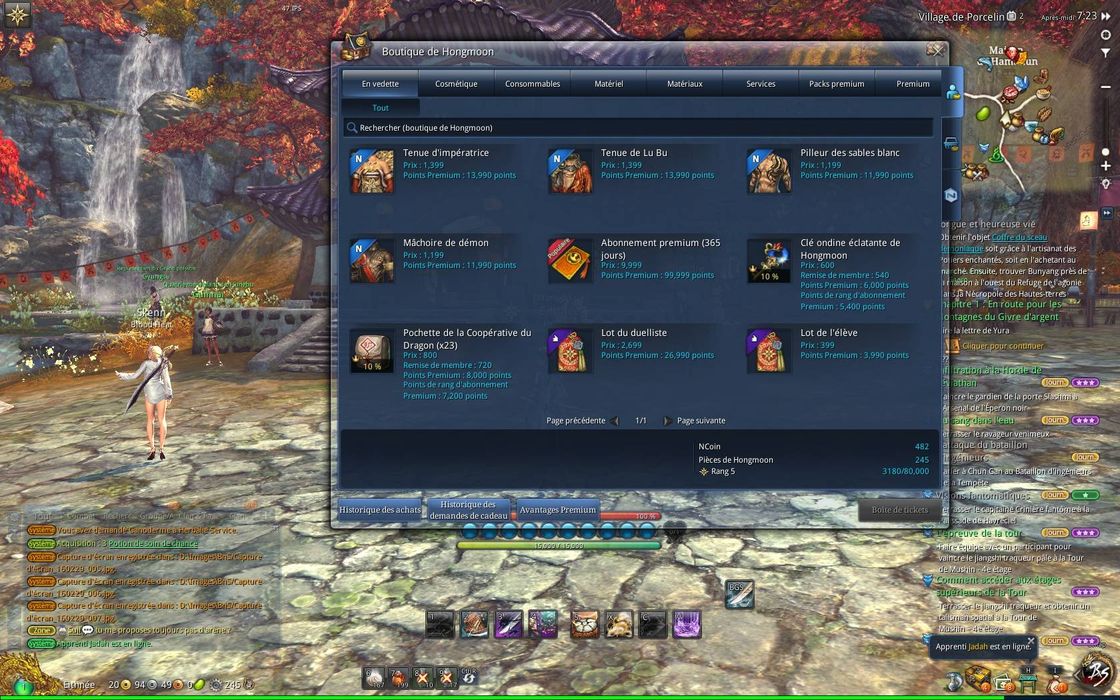
Task: Open Historique des achats
Action: click(x=380, y=510)
